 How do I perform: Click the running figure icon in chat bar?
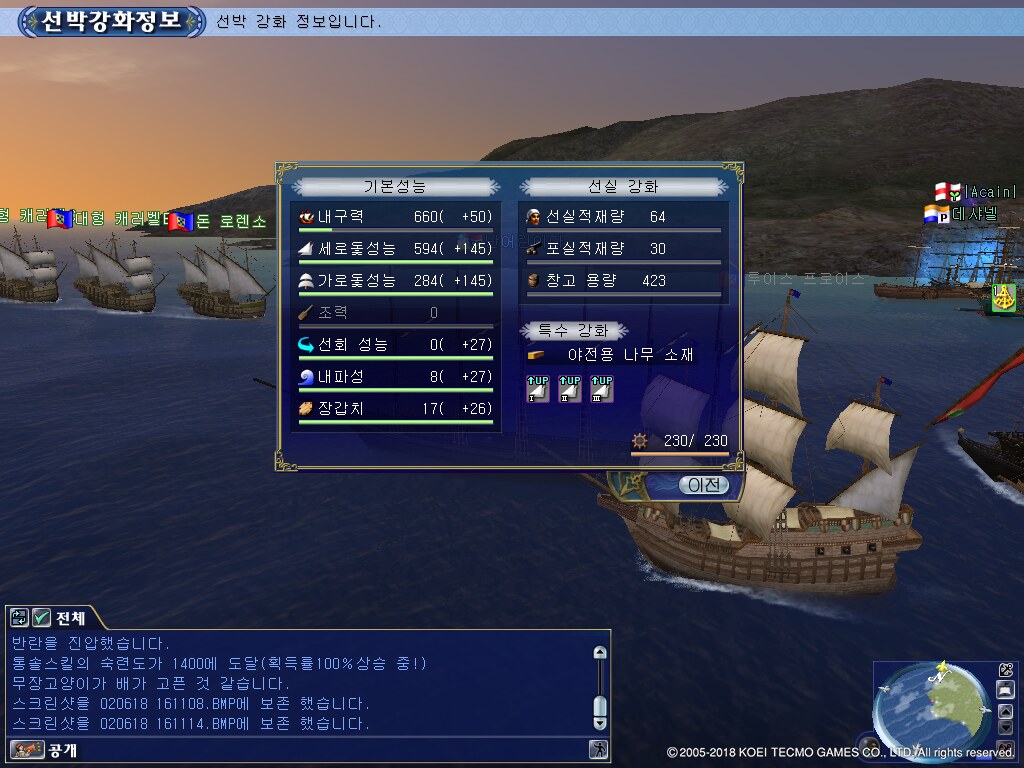pos(598,749)
